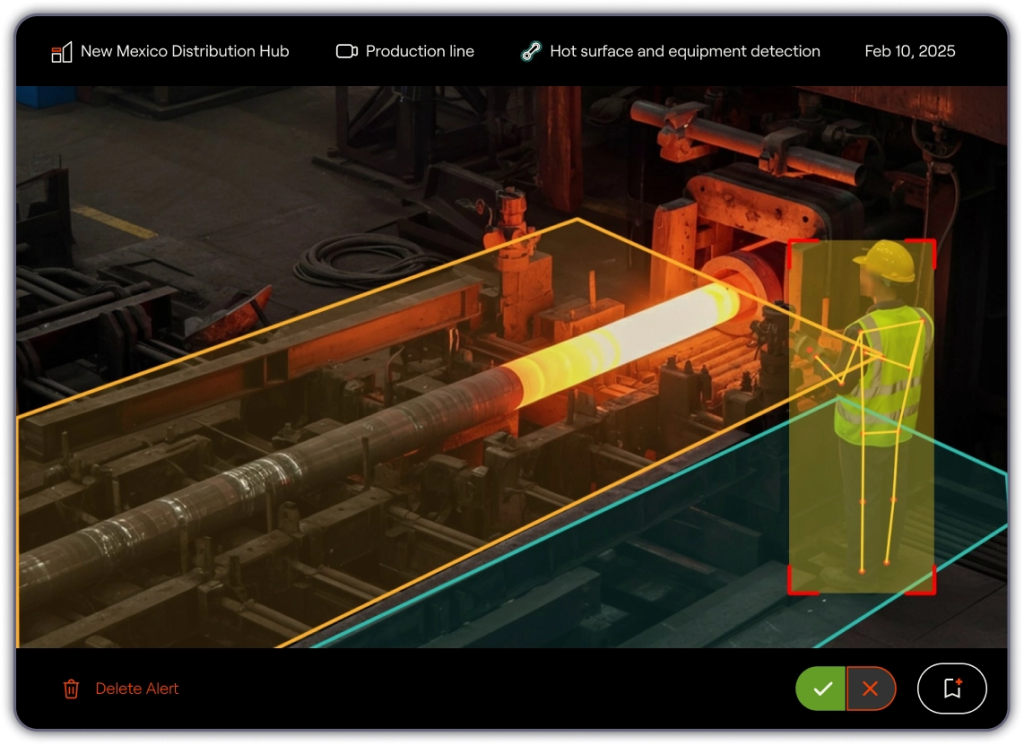Viewport: 1024px width, 745px height.
Task: Approve the alert with the green checkmark
Action: click(822, 688)
